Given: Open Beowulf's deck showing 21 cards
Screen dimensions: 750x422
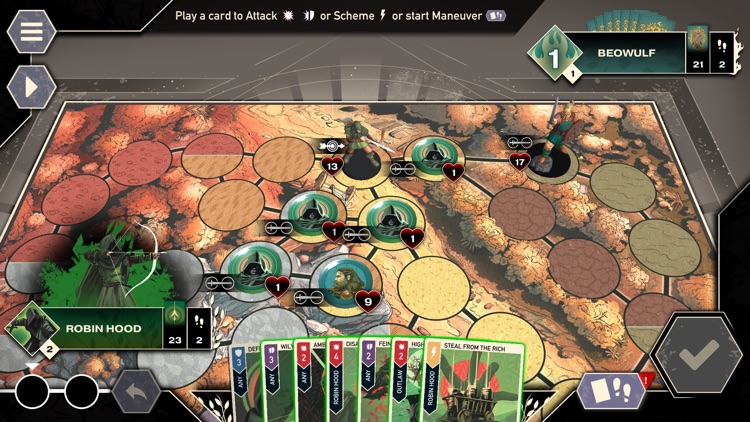Looking at the screenshot, I should 696,52.
